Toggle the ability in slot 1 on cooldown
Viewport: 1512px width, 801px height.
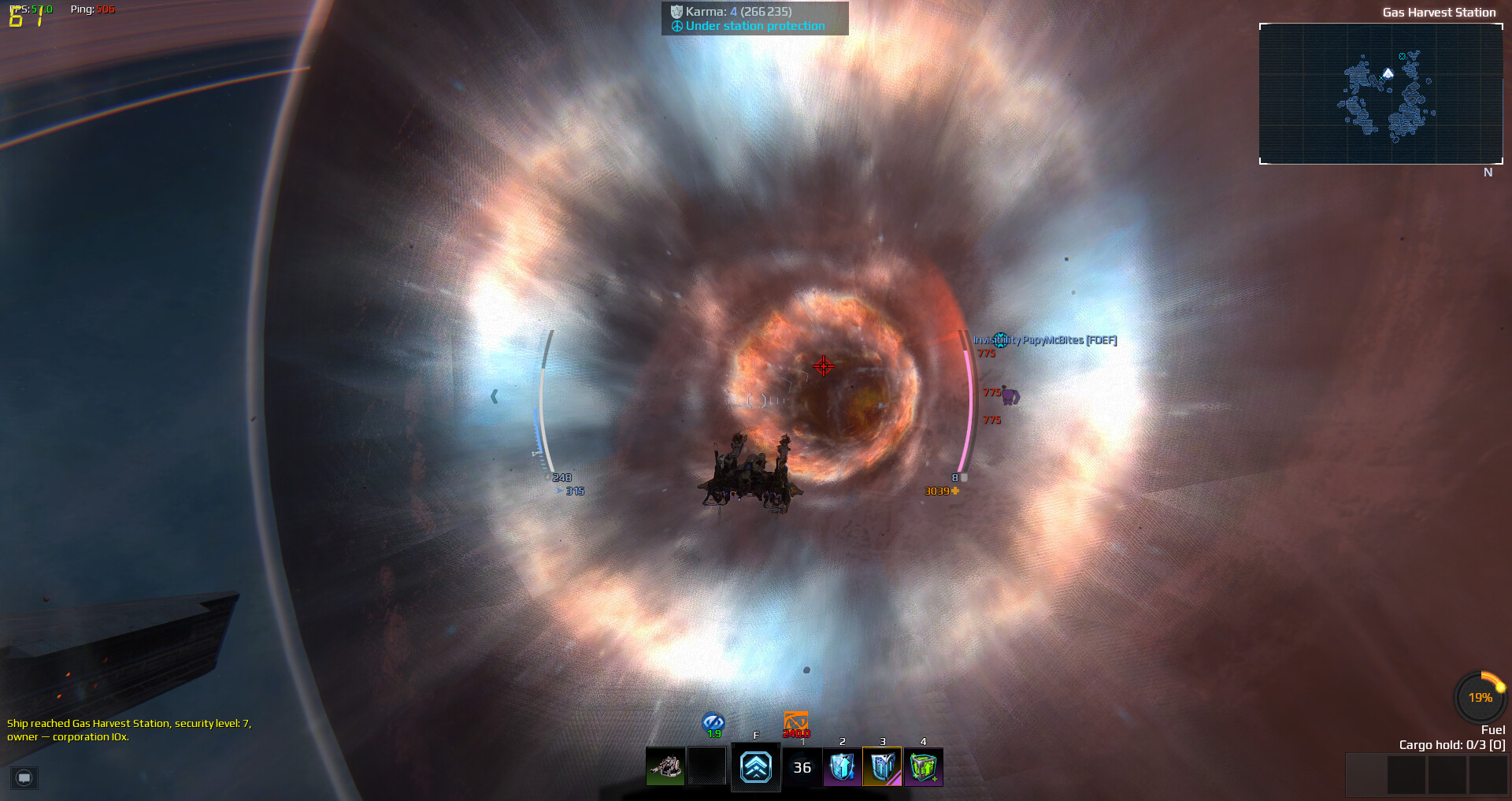point(802,766)
